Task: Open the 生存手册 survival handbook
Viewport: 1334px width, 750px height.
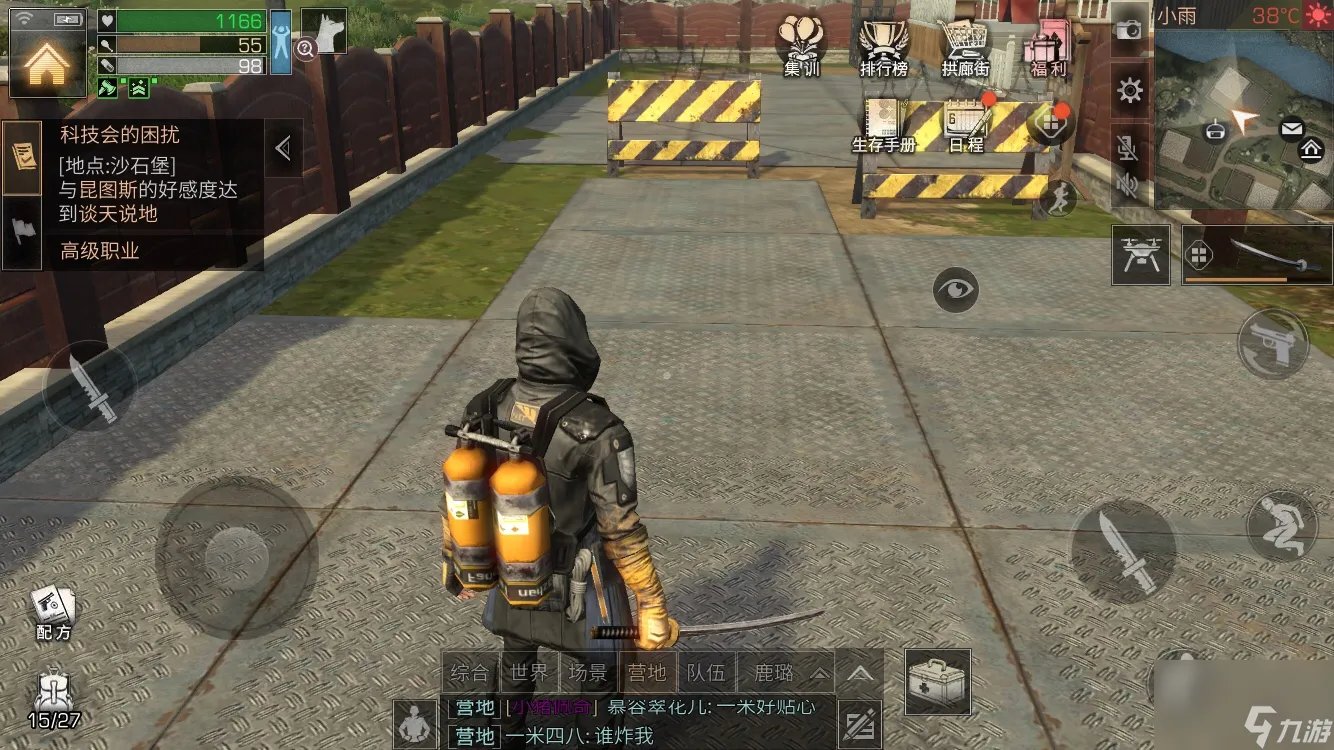Action: click(886, 125)
